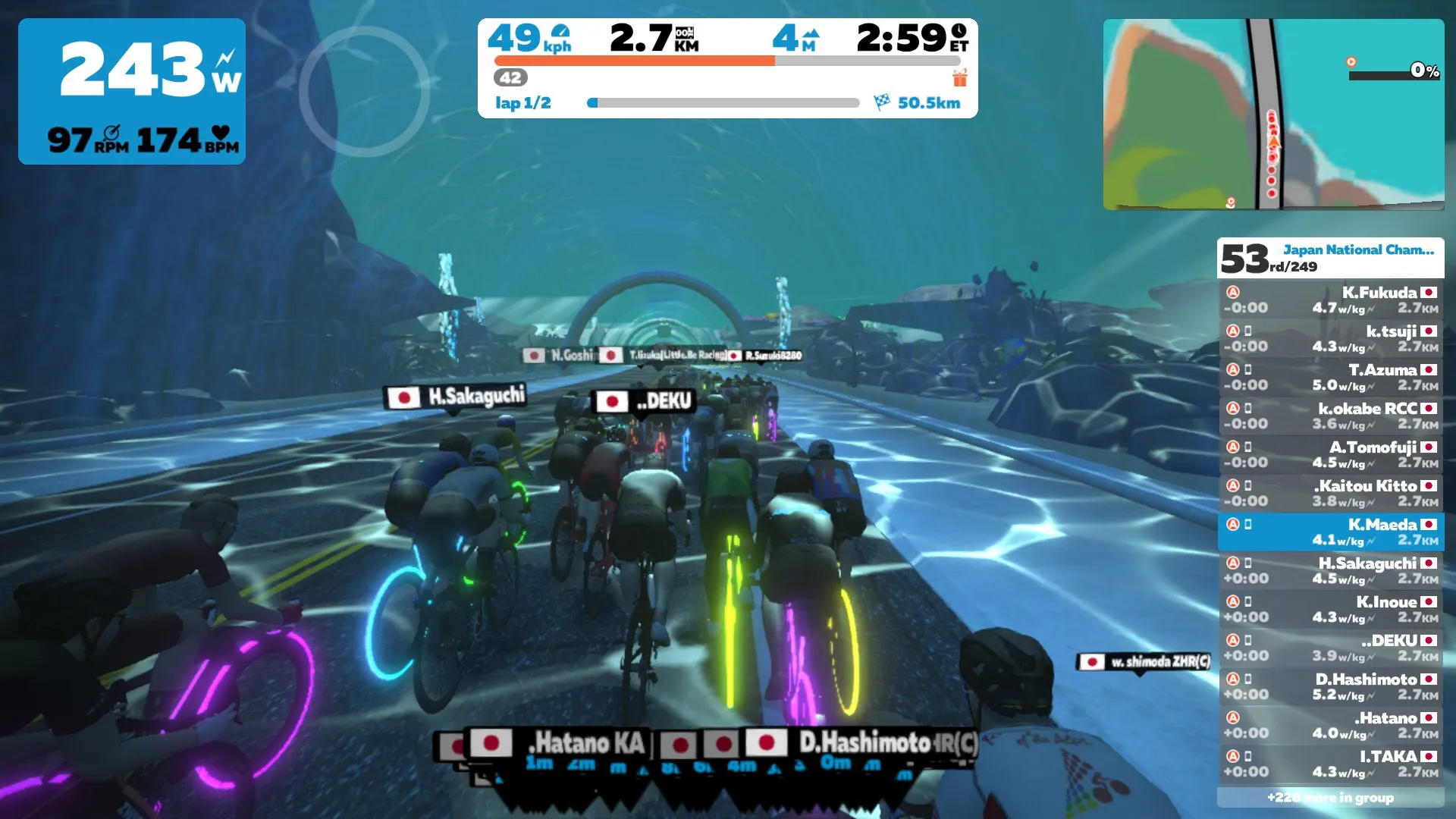Image resolution: width=1456 pixels, height=819 pixels.
Task: Choose ..DEKU in the rider list
Action: [x=1330, y=648]
